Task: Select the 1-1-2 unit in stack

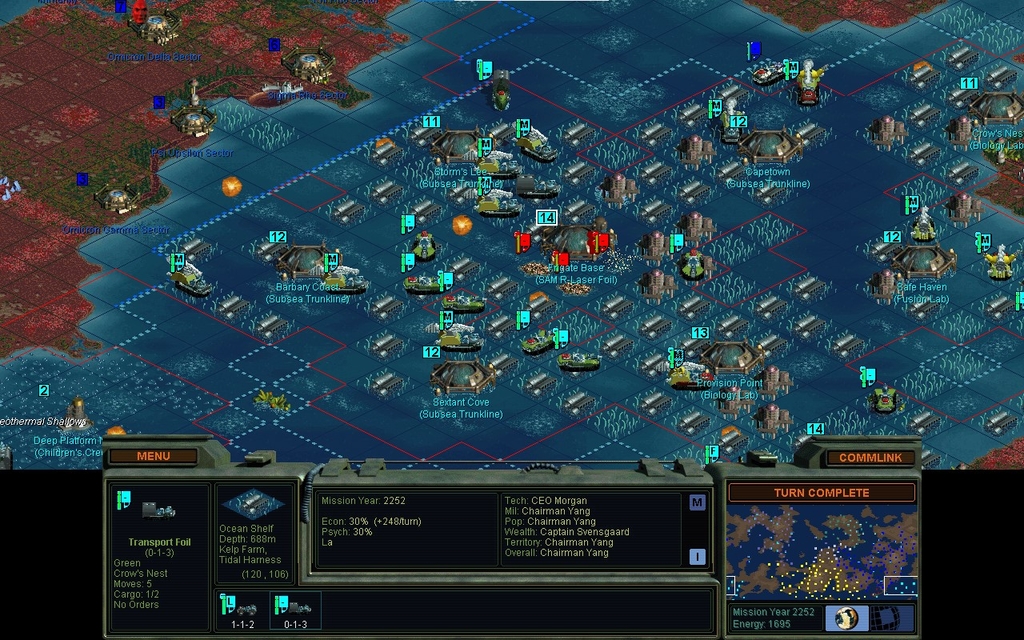Action: pos(242,611)
